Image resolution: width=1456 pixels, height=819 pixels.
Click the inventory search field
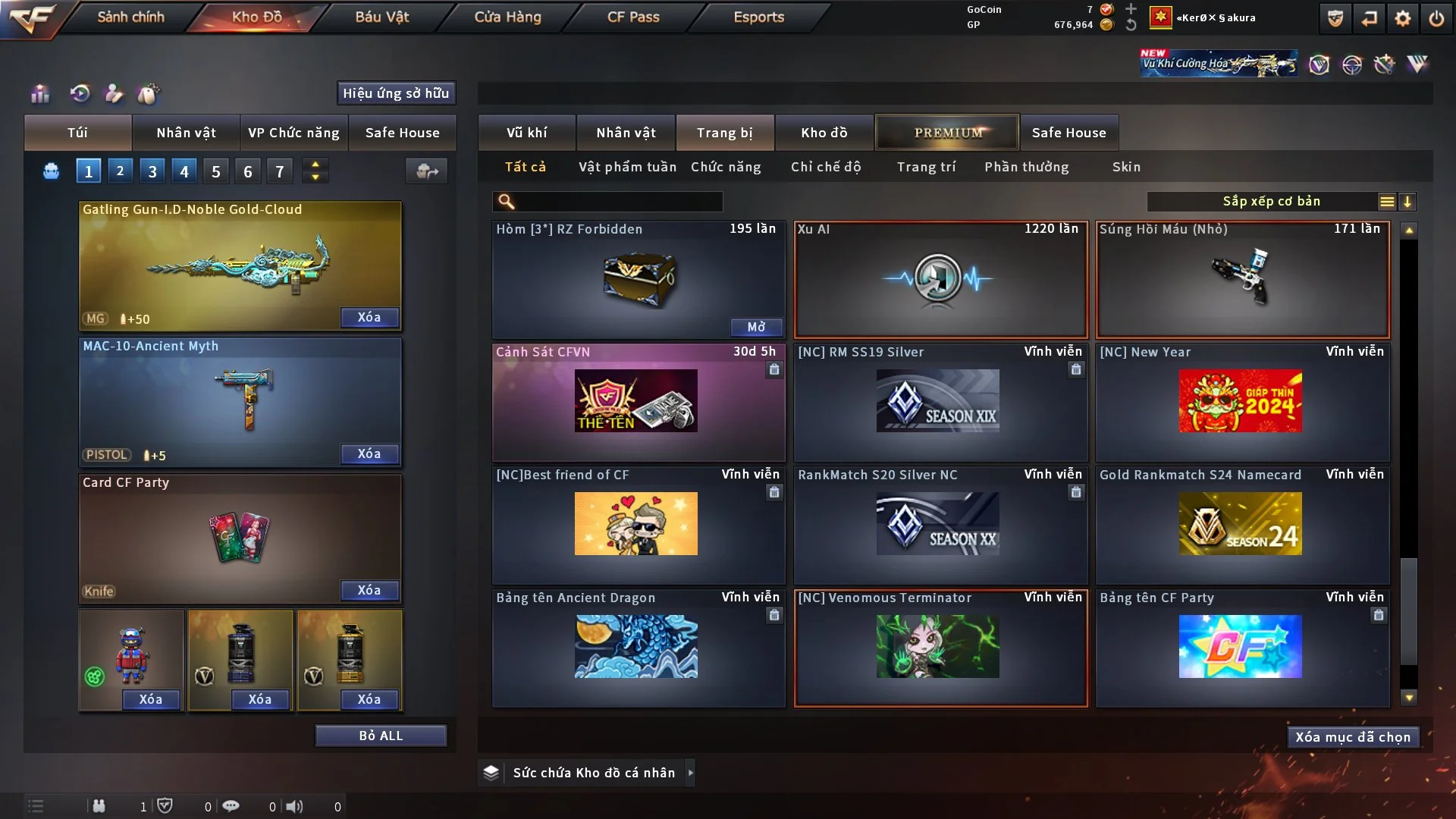pos(618,202)
